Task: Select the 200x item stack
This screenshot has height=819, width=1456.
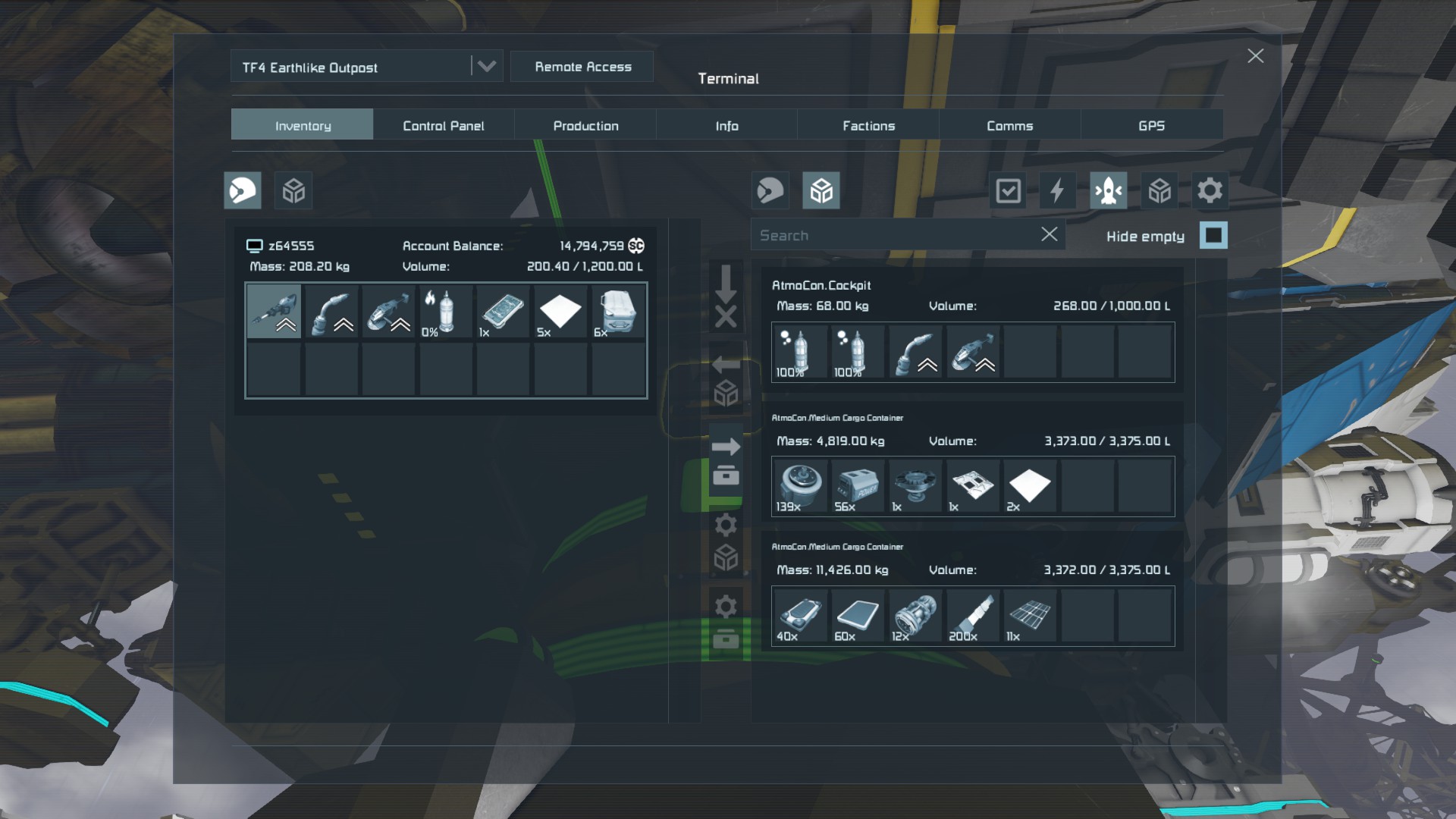Action: pos(972,617)
